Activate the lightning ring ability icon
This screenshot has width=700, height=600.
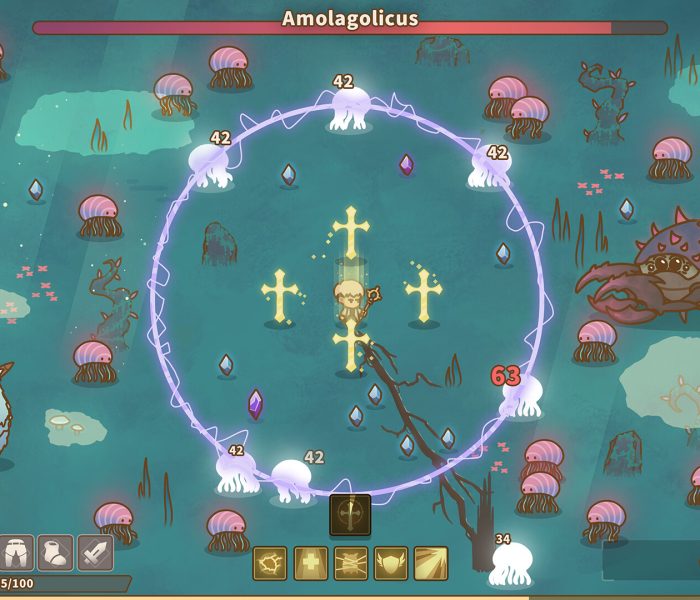pos(270,563)
